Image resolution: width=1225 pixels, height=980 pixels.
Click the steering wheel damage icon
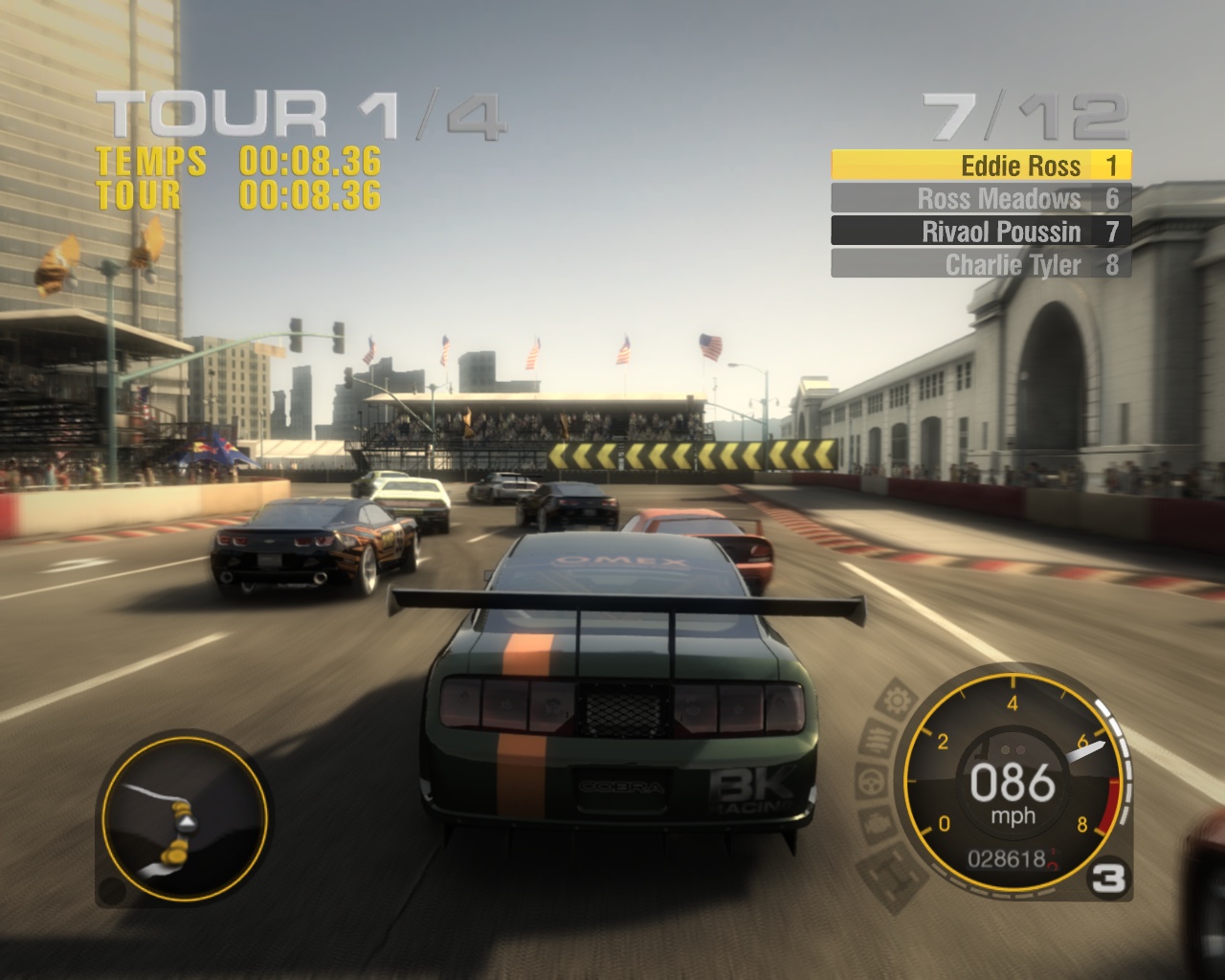[871, 781]
